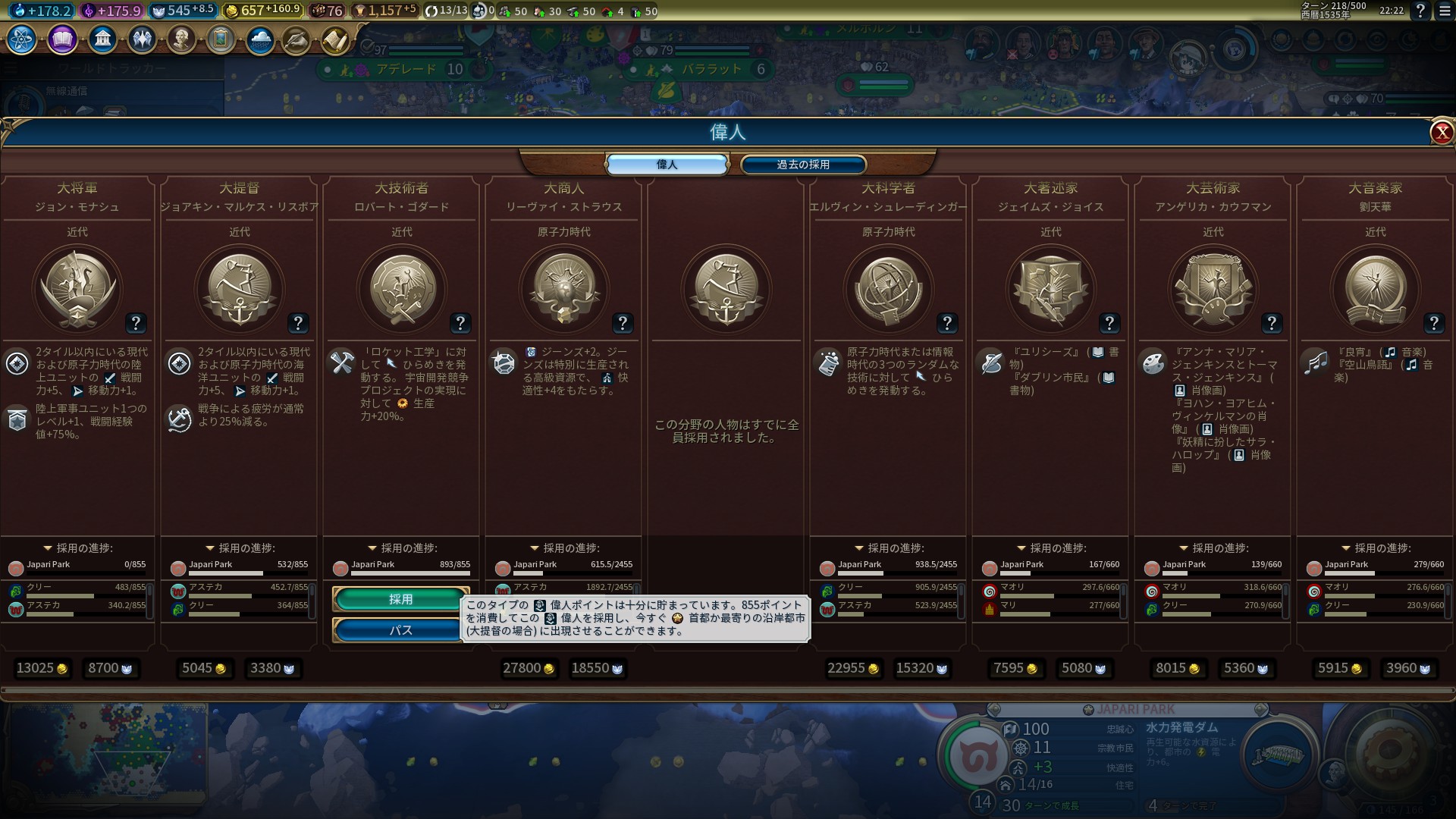The height and width of the screenshot is (819, 1456).
Task: Purchase Great Admiral for 5045 gold
Action: point(204,668)
